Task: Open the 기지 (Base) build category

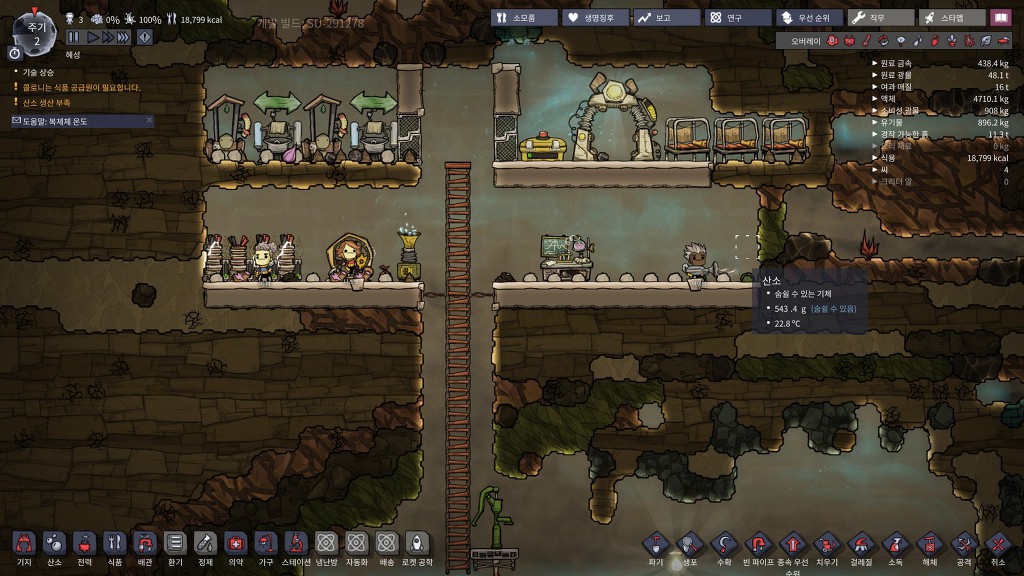Action: 24,544
